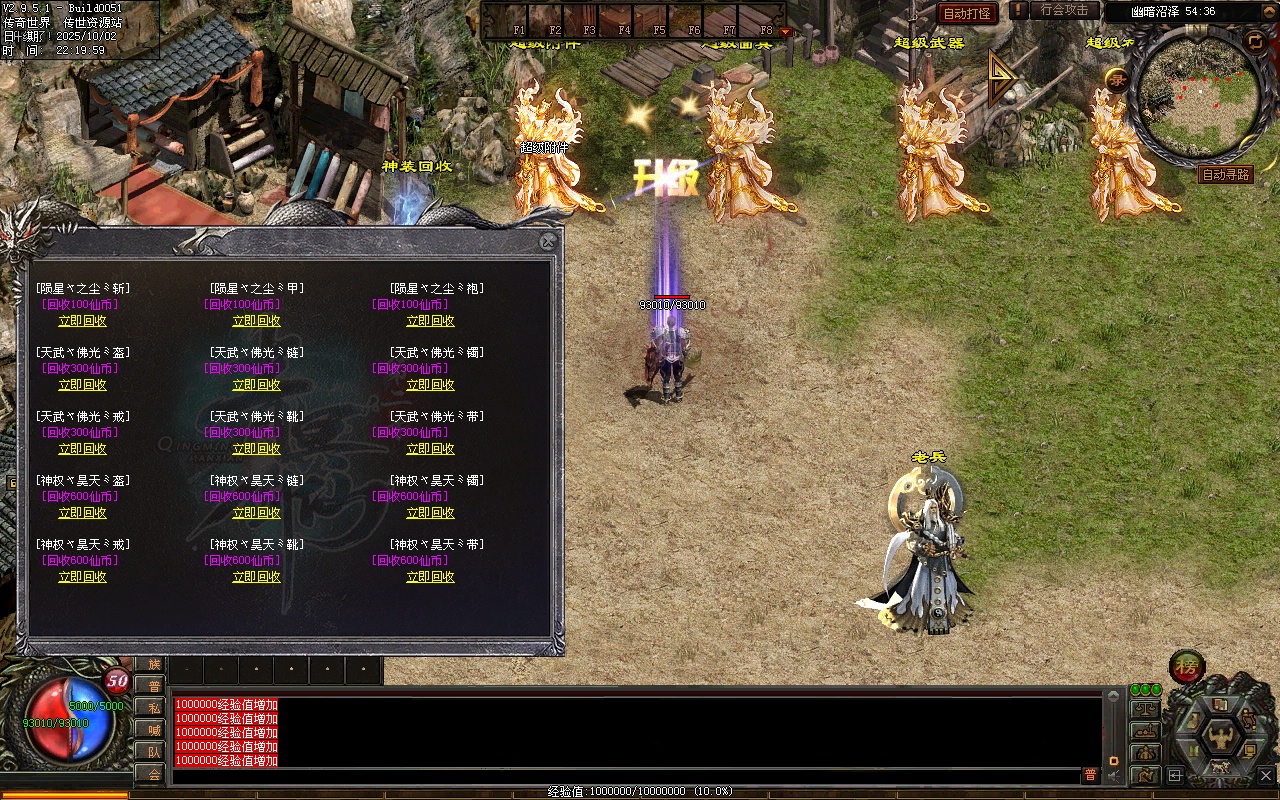
Task: Select the 队 team chat channel
Action: 152,752
